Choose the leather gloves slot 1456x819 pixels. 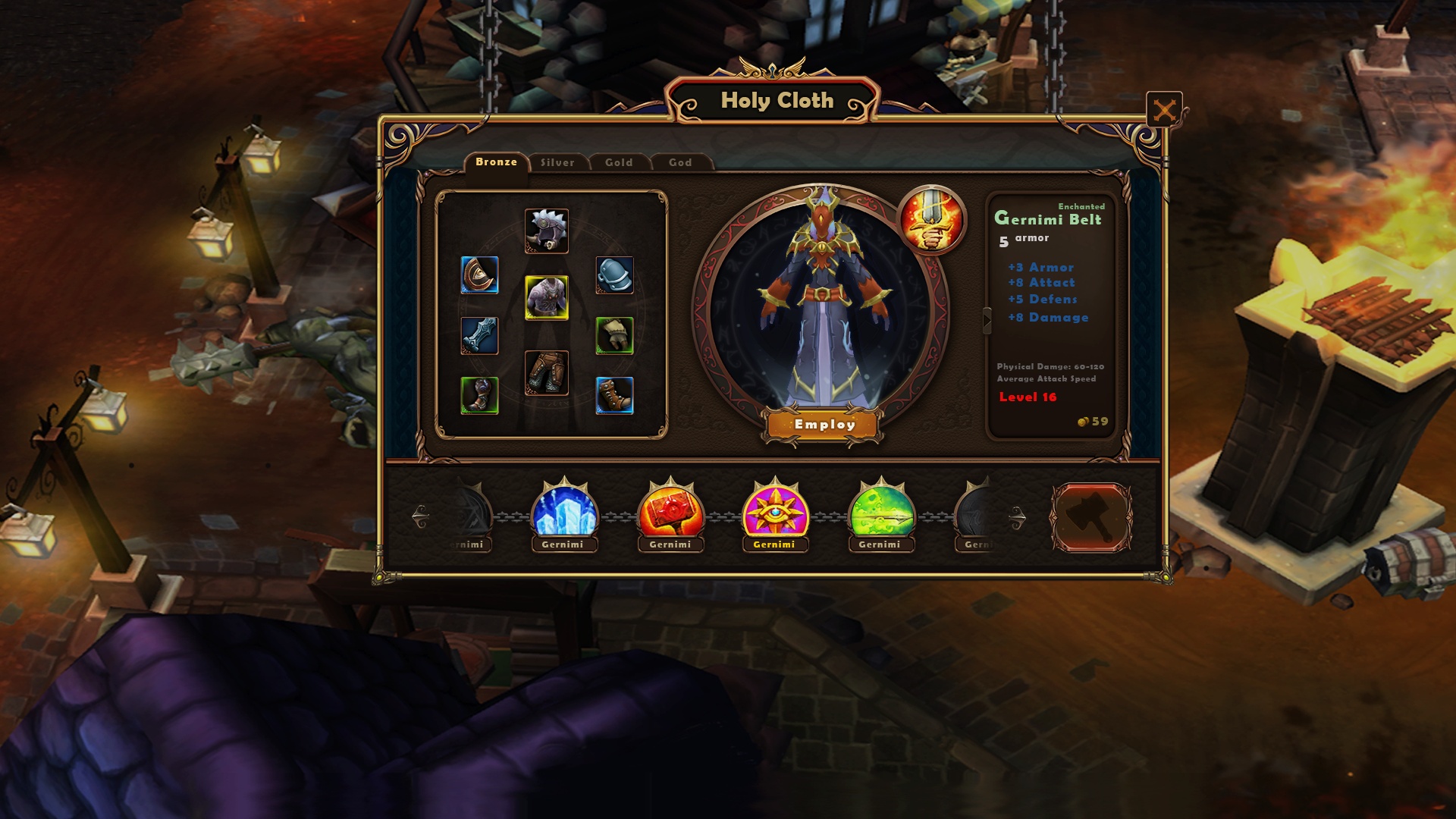[x=614, y=335]
